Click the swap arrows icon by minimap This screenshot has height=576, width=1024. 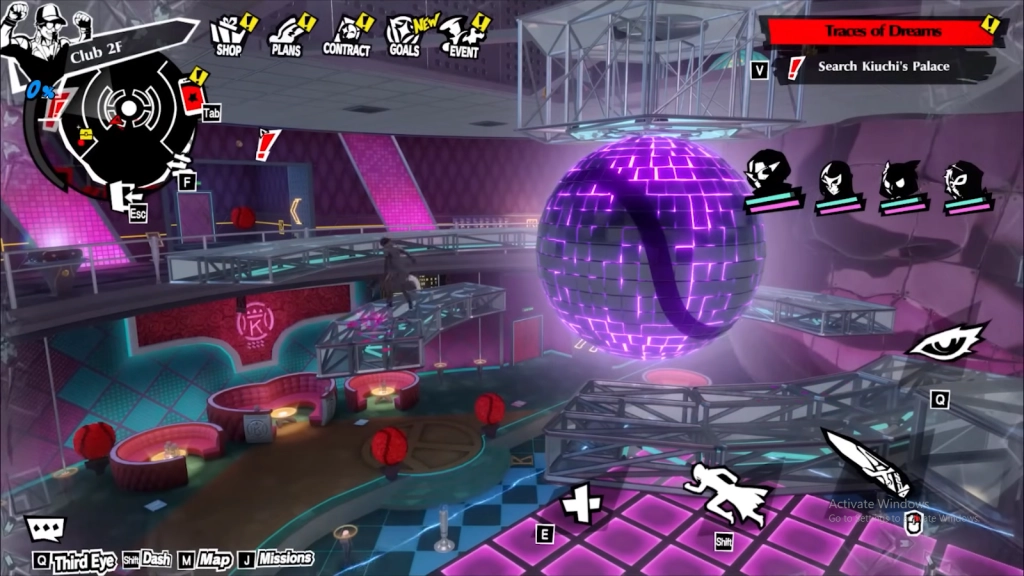point(180,160)
